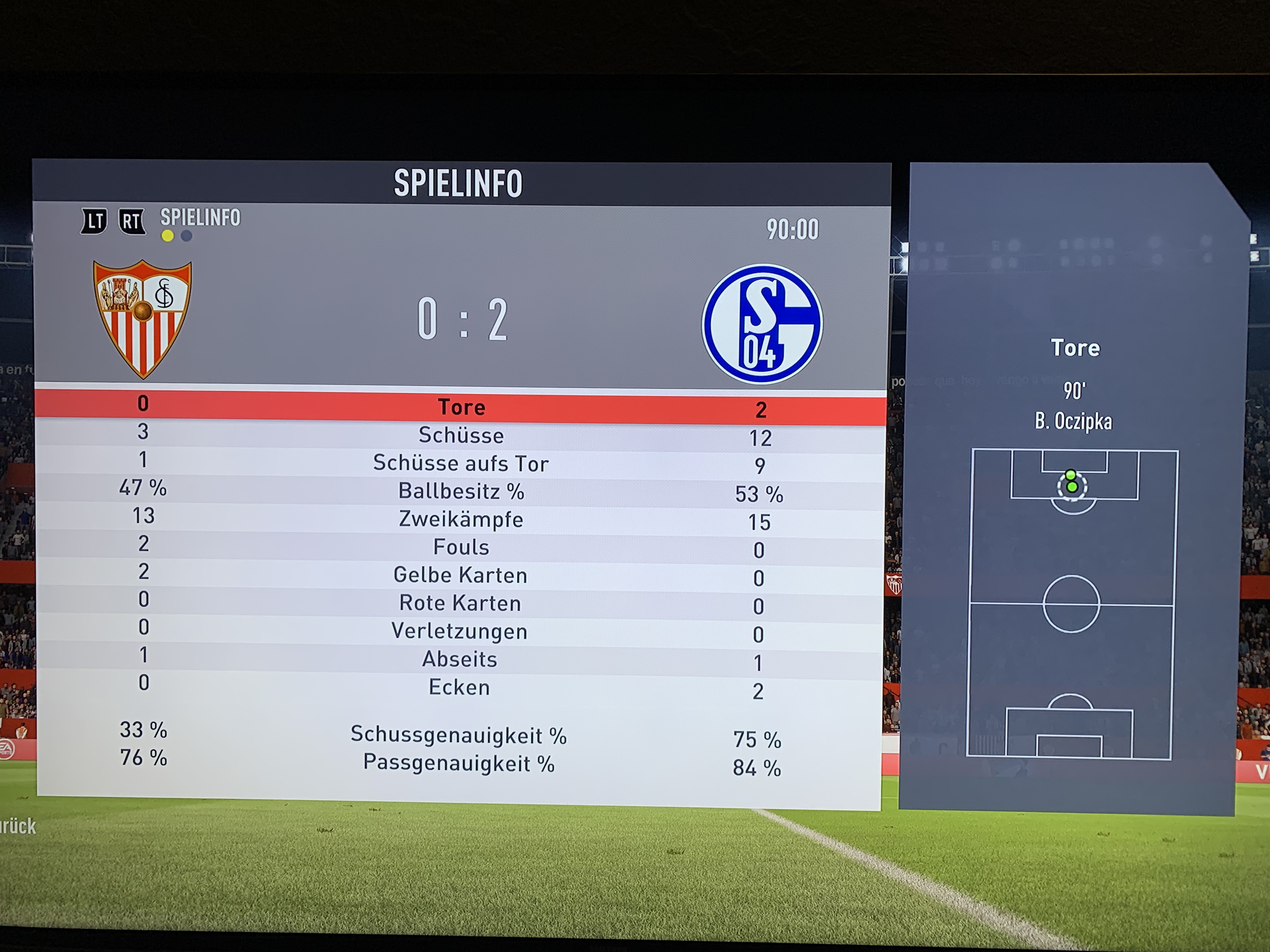Choose the Fouls stat row
Screen dimensions: 1270x952
461,547
